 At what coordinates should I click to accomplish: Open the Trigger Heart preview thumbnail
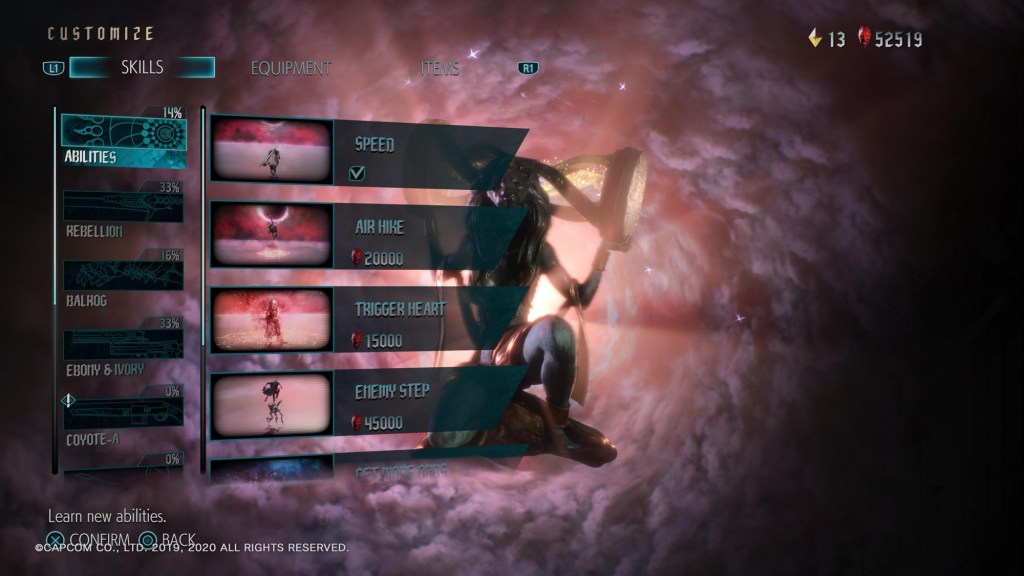[x=271, y=319]
